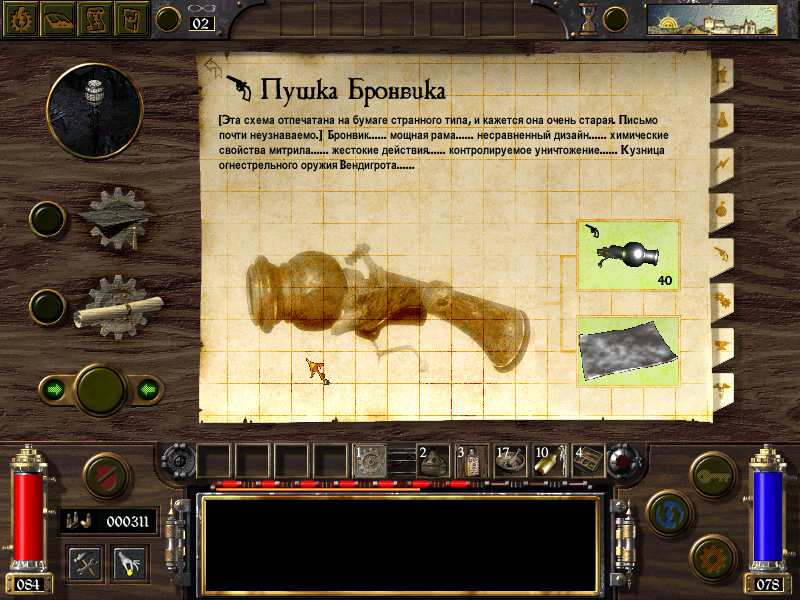Open the crossed tools skills button
The height and width of the screenshot is (600, 800).
coord(84,563)
